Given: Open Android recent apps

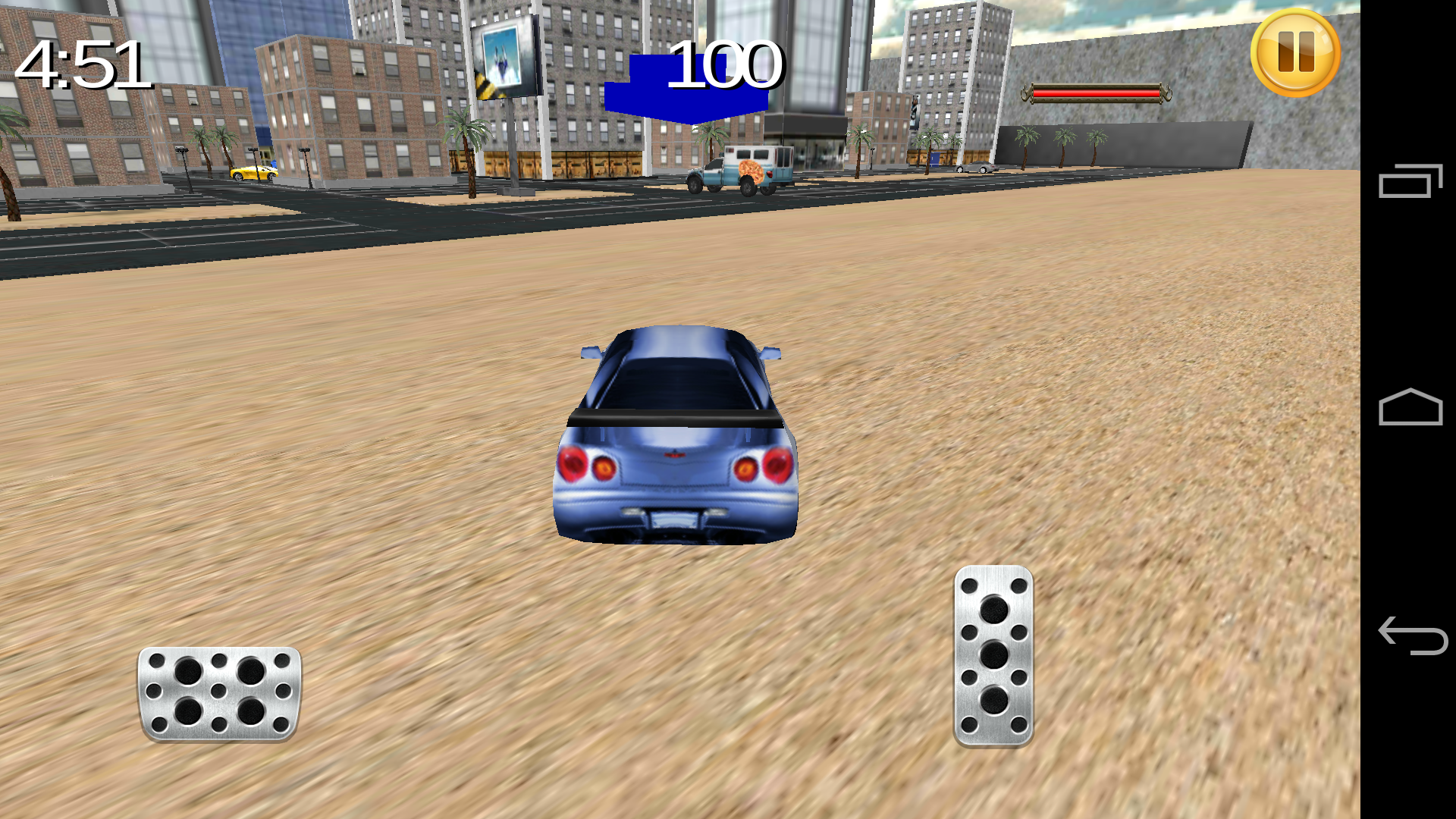Looking at the screenshot, I should (1410, 181).
